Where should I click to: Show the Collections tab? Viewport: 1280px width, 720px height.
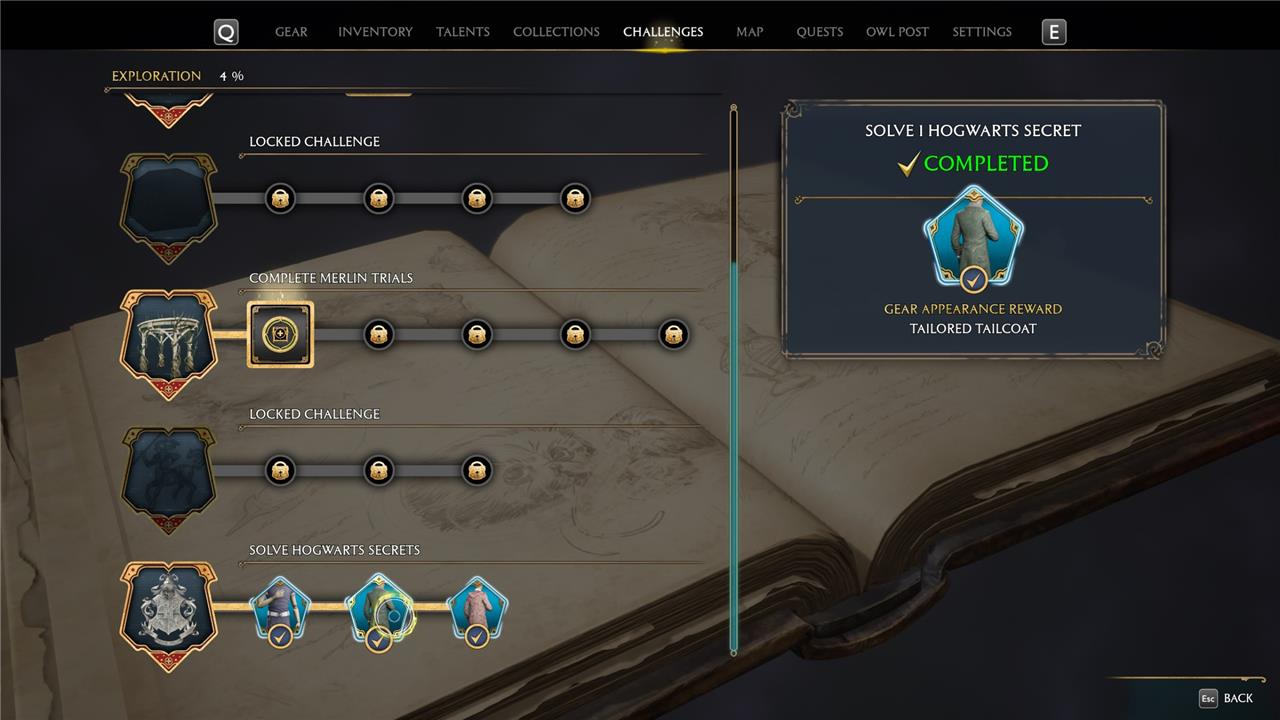click(x=556, y=32)
